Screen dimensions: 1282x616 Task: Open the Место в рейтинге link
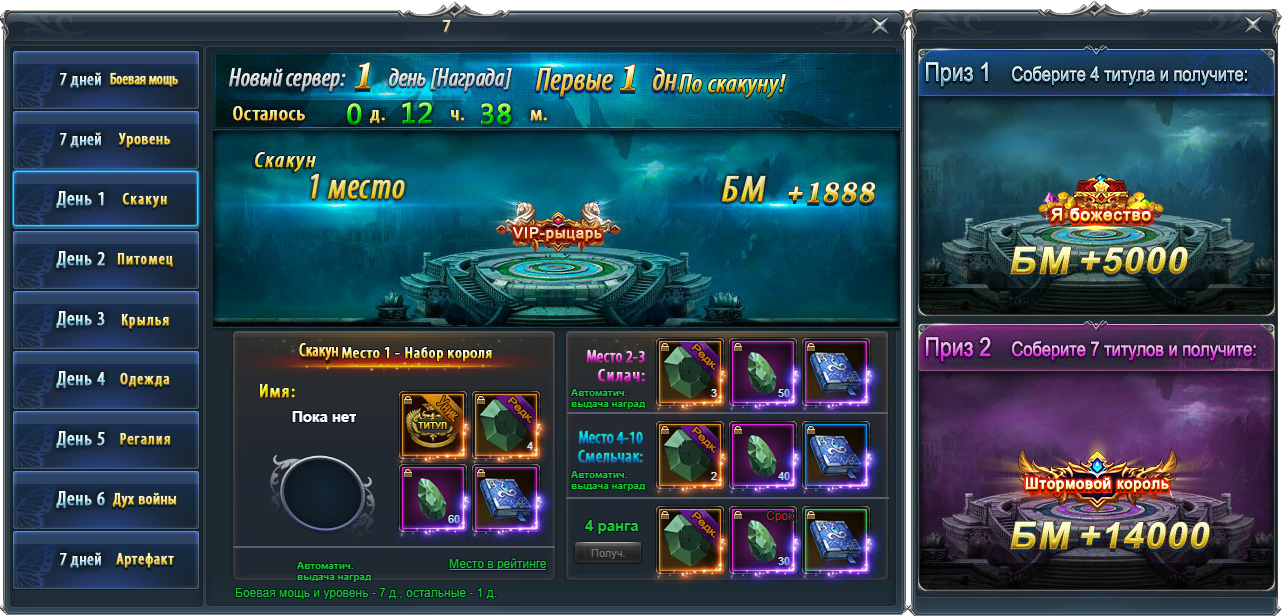coord(497,564)
